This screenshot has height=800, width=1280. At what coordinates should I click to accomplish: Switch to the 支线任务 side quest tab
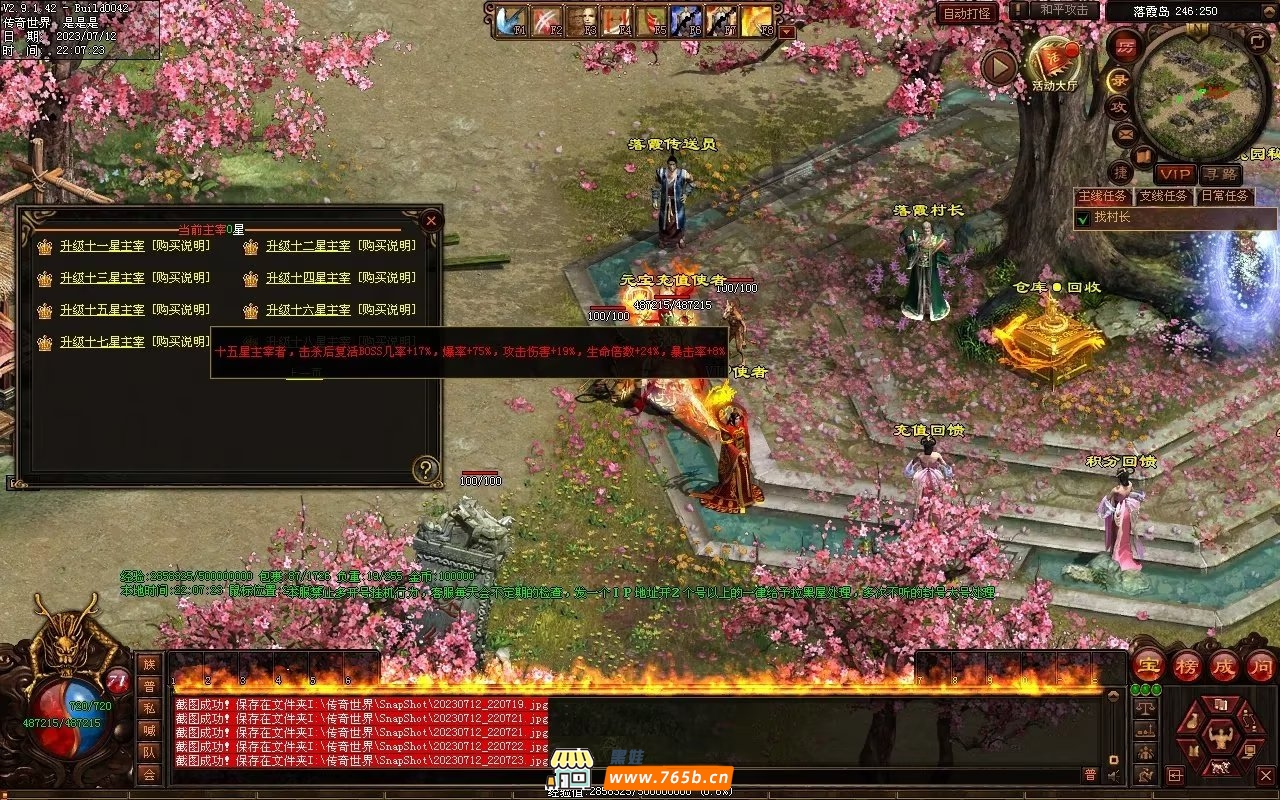(1164, 196)
